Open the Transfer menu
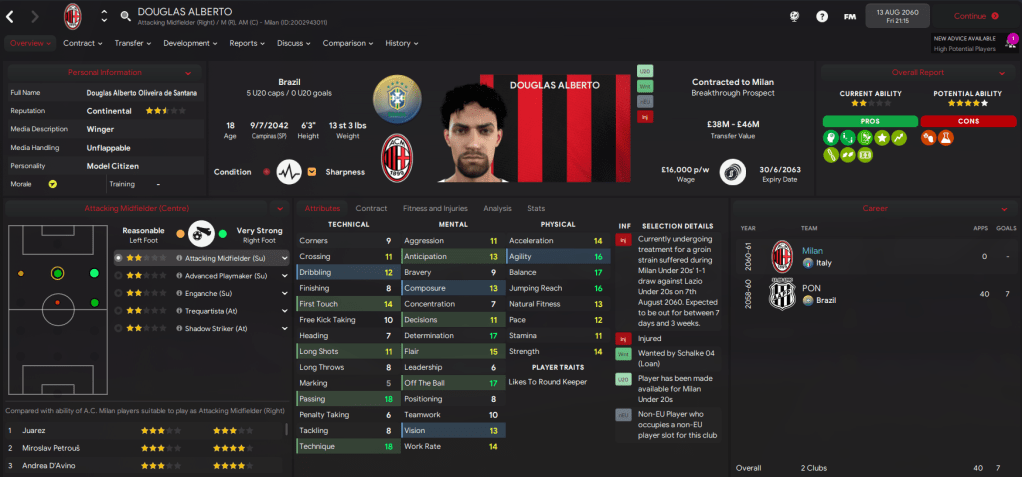Viewport: 1022px width, 477px height. pyautogui.click(x=133, y=43)
